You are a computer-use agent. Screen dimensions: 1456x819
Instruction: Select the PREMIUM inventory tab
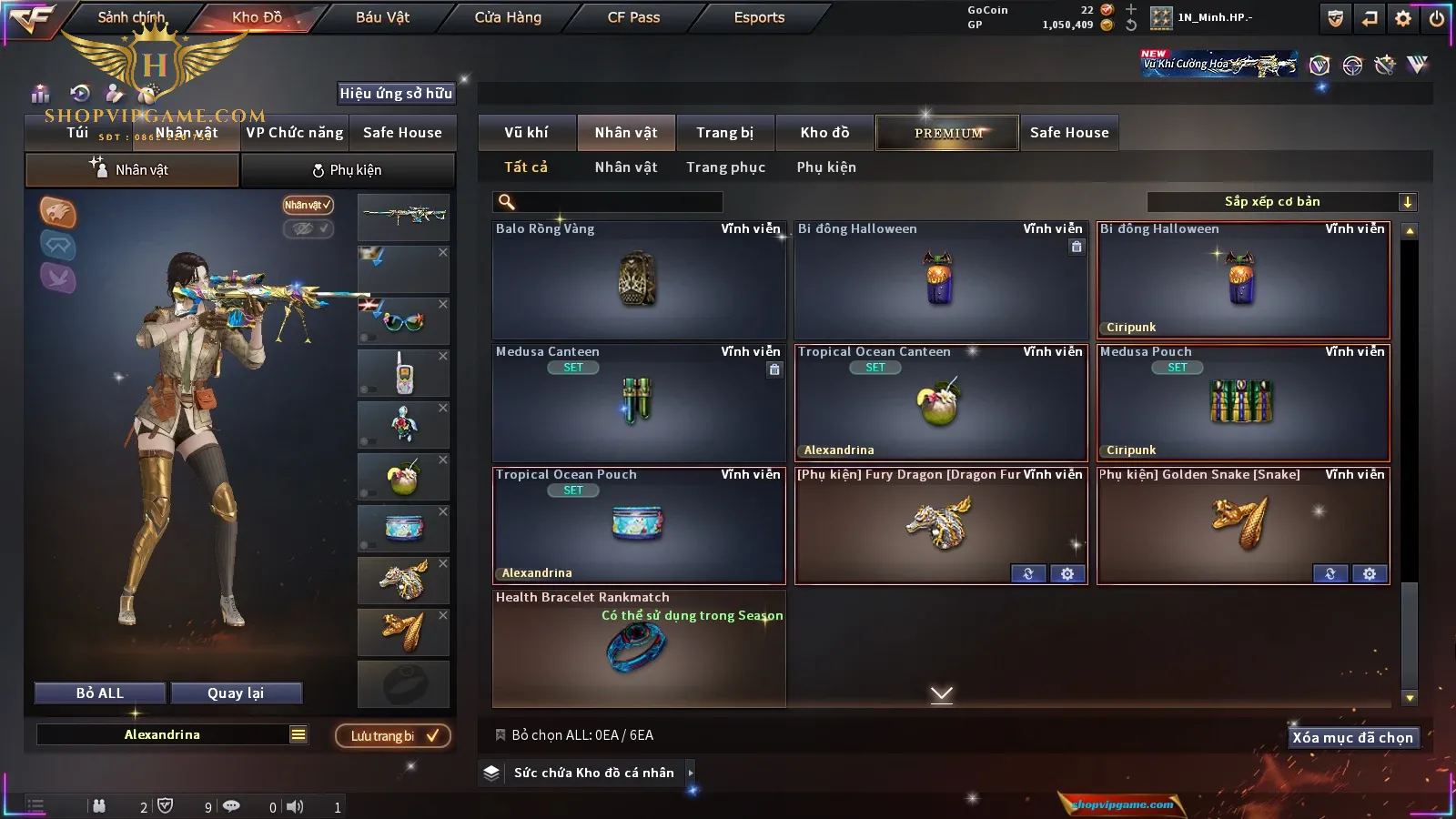click(x=947, y=133)
